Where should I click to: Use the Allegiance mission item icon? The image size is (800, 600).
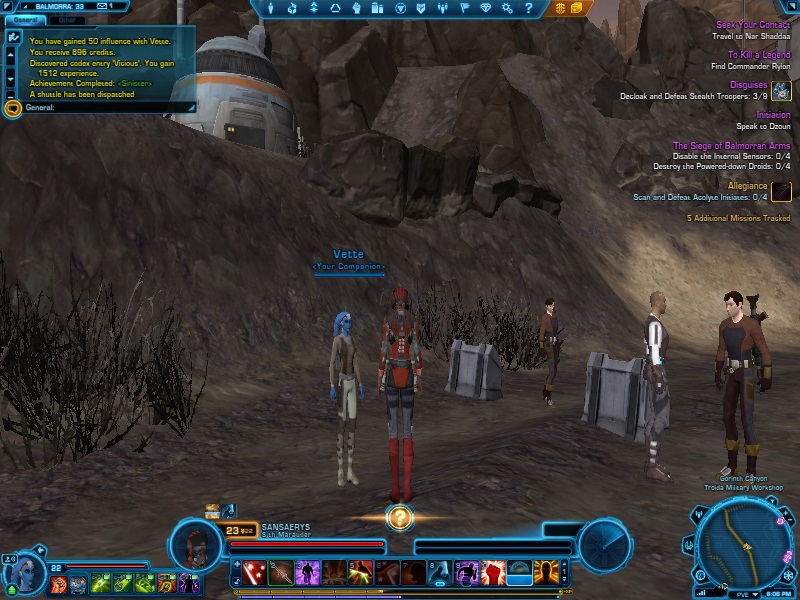[781, 191]
